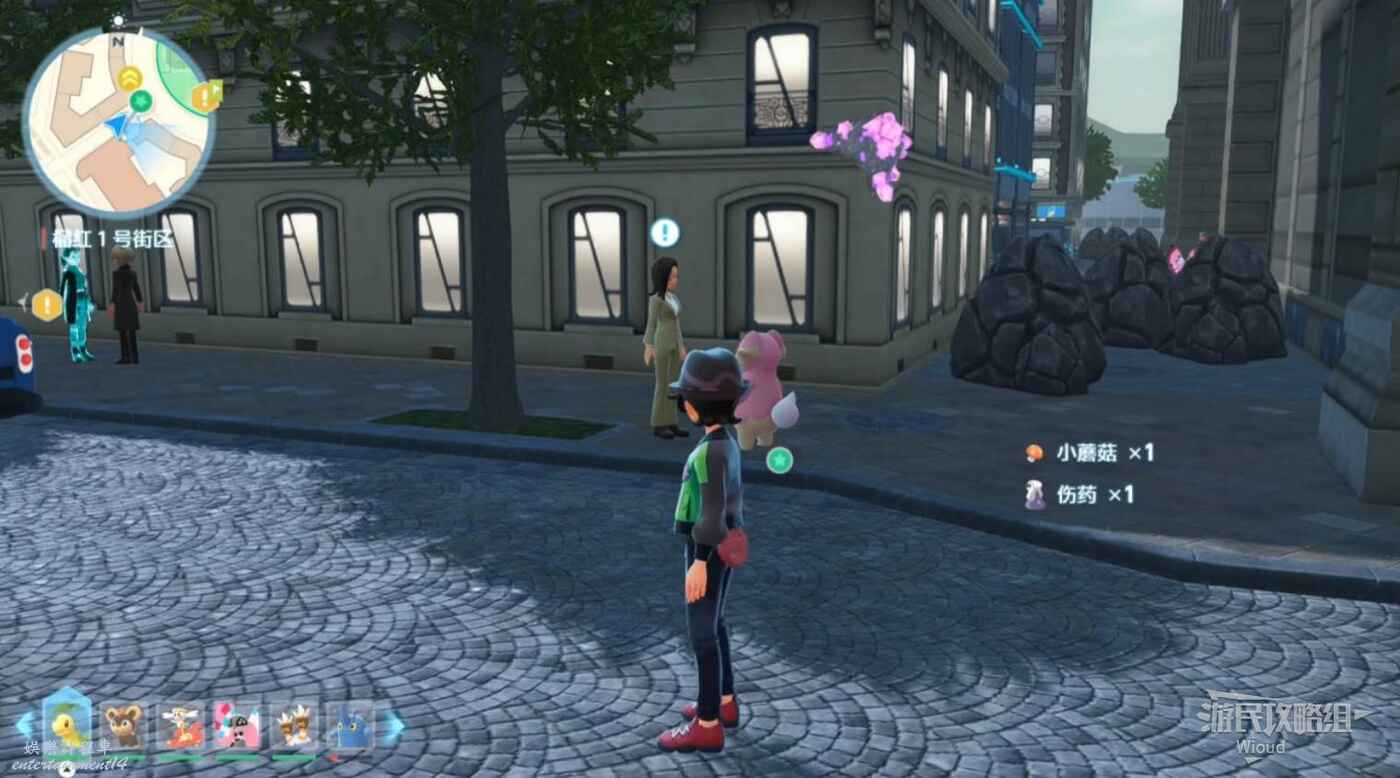Screen dimensions: 1400x778
Task: Pick the pink Pokémon party slot
Action: click(x=237, y=727)
